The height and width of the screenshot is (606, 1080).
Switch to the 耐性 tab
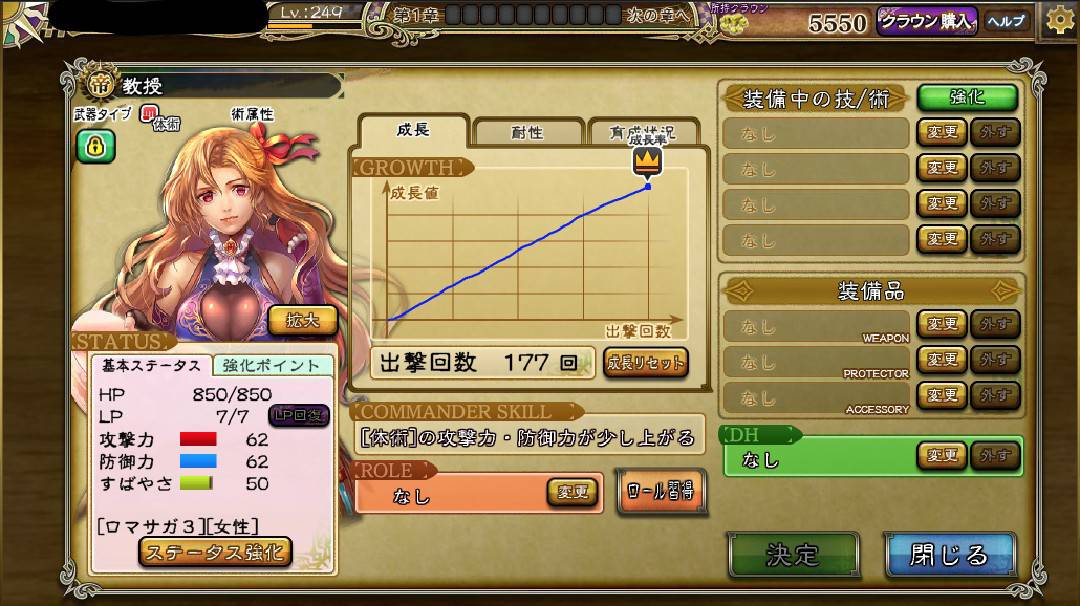click(x=527, y=132)
